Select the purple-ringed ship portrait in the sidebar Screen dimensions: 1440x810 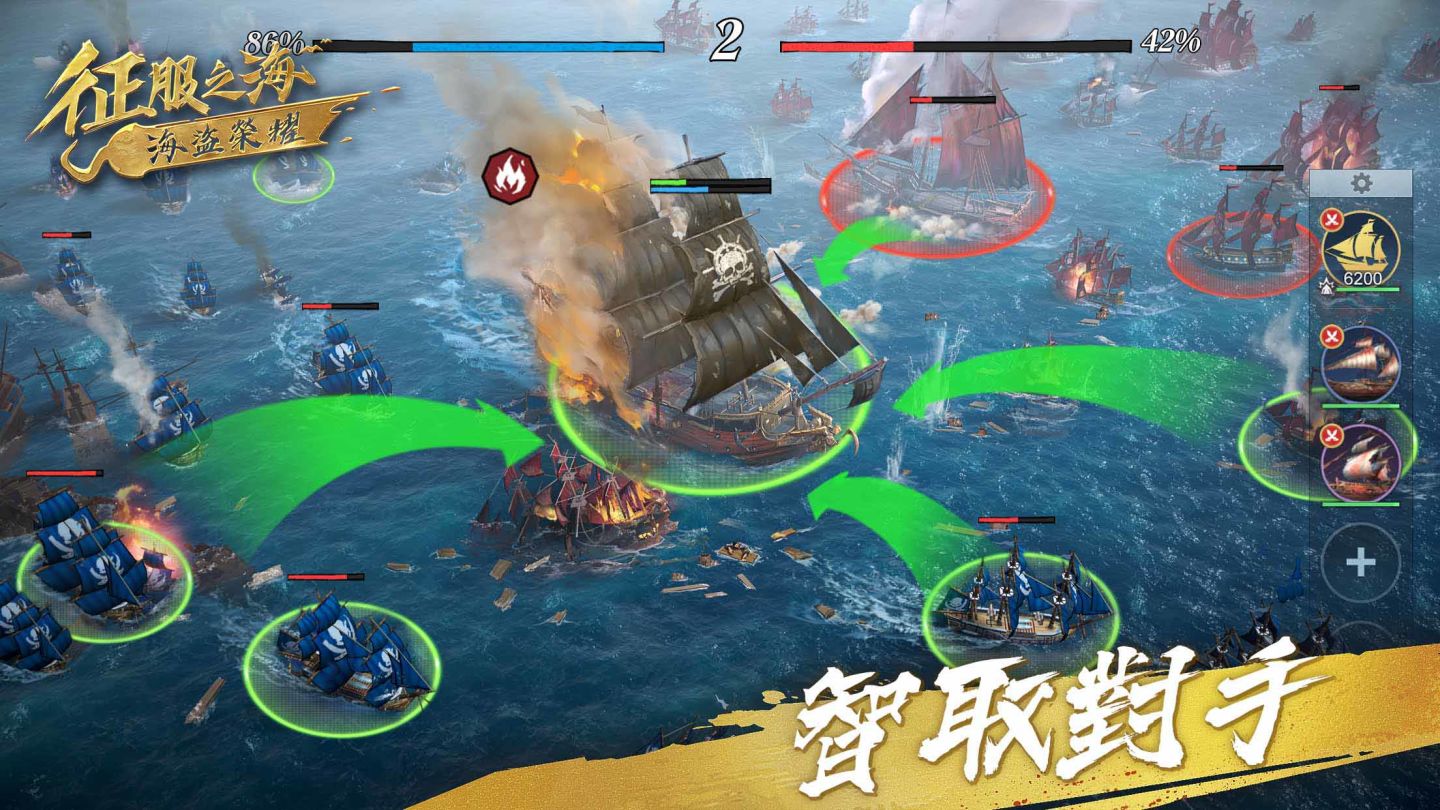point(1360,465)
